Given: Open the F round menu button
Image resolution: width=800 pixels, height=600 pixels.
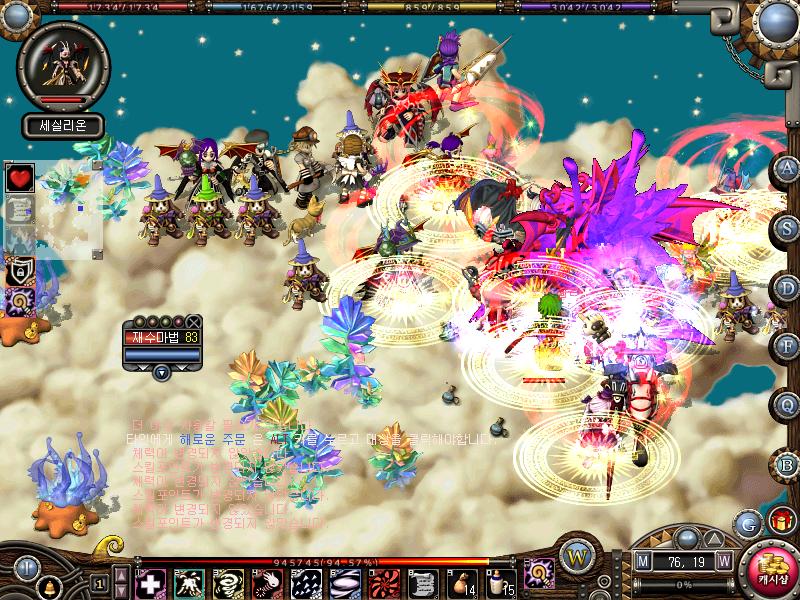Looking at the screenshot, I should (787, 346).
